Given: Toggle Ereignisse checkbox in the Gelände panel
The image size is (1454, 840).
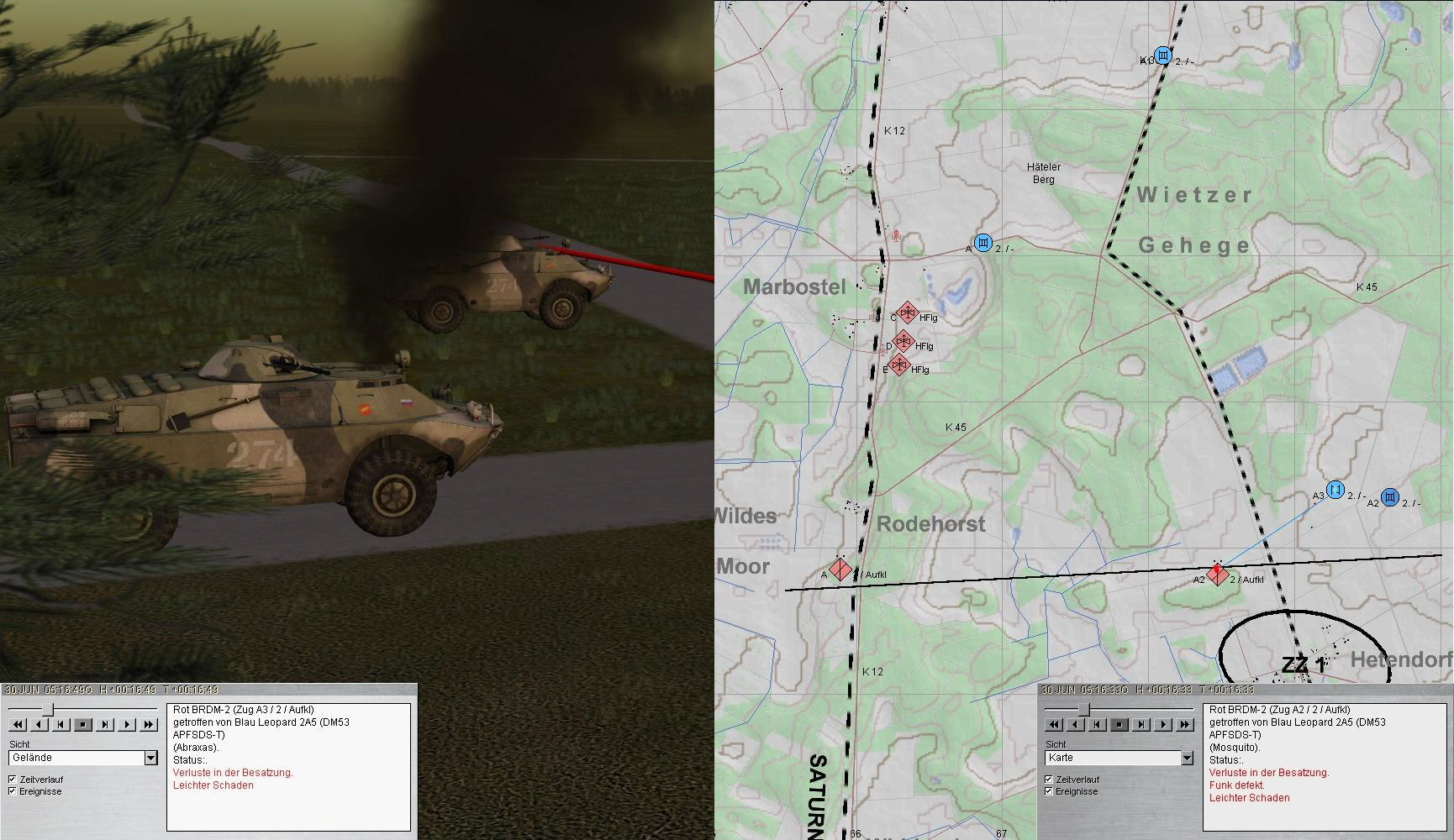Looking at the screenshot, I should 13,791.
